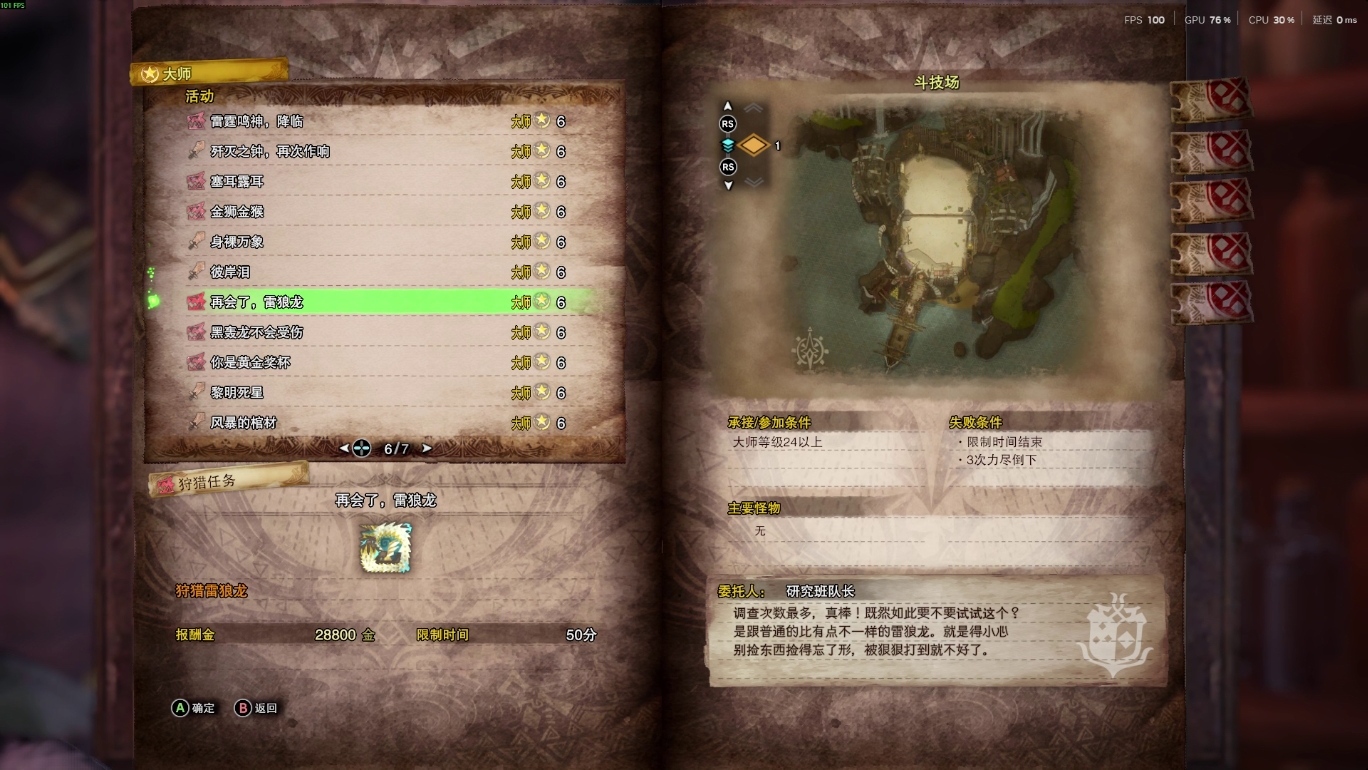Go to the previous quest list page

point(345,449)
